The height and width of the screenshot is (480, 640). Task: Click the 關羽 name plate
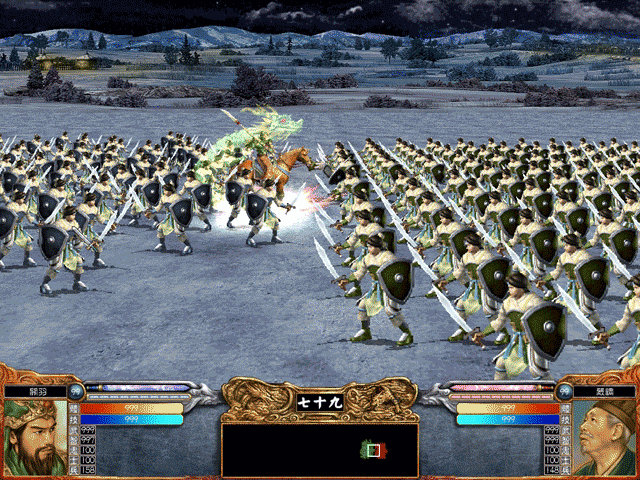click(x=37, y=391)
